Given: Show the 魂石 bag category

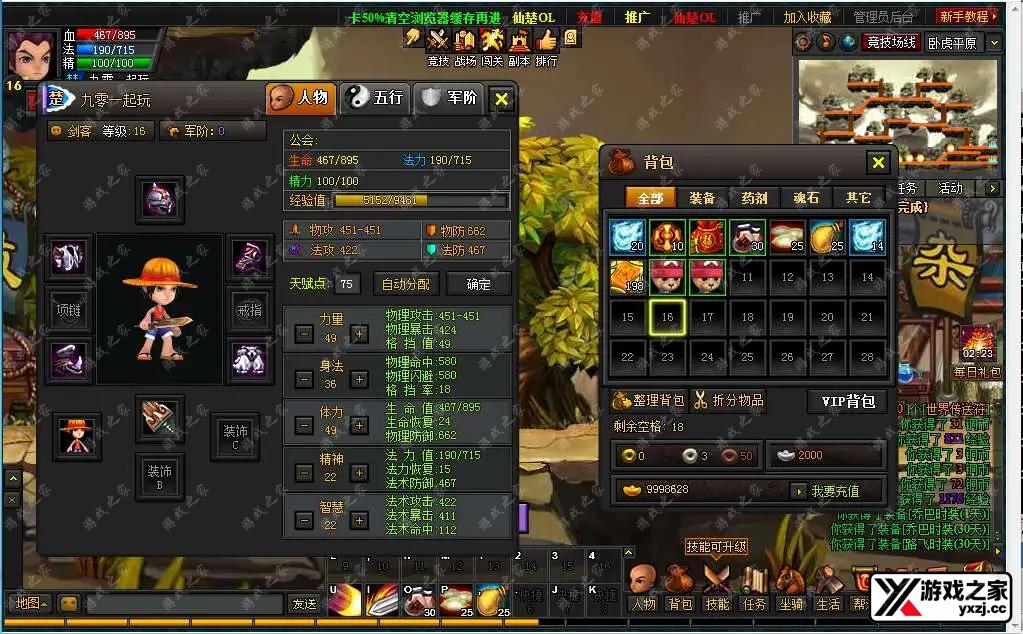Looking at the screenshot, I should (806, 198).
